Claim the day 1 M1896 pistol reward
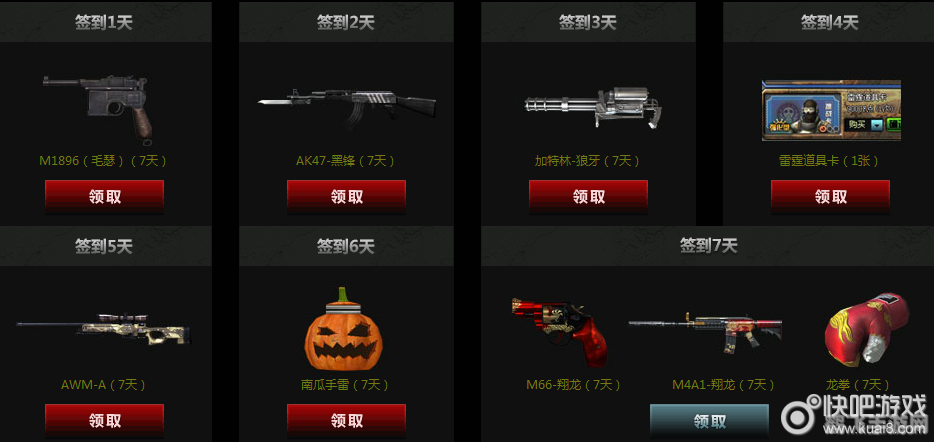 tap(104, 197)
